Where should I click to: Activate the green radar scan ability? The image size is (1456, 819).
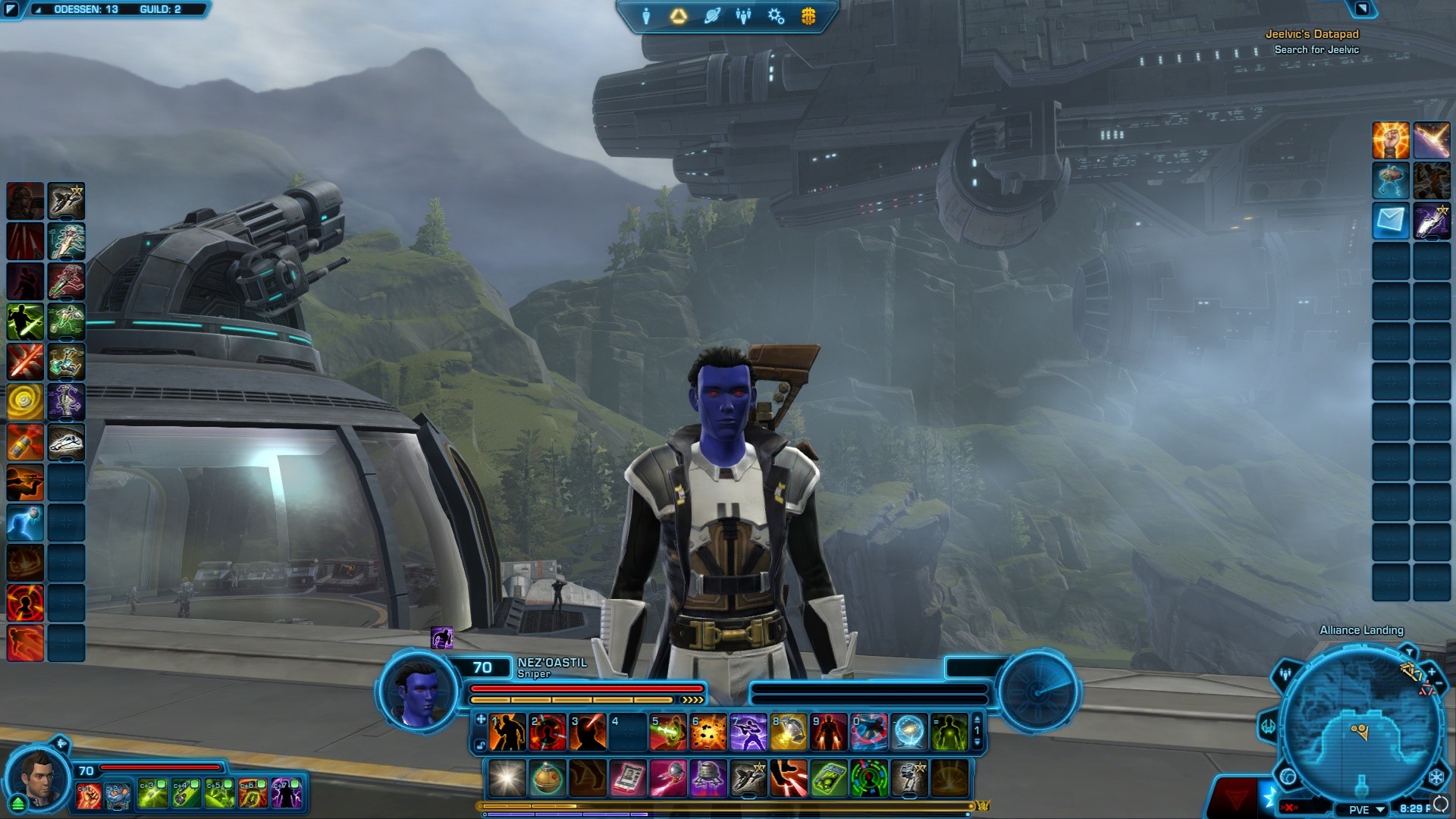(x=869, y=779)
